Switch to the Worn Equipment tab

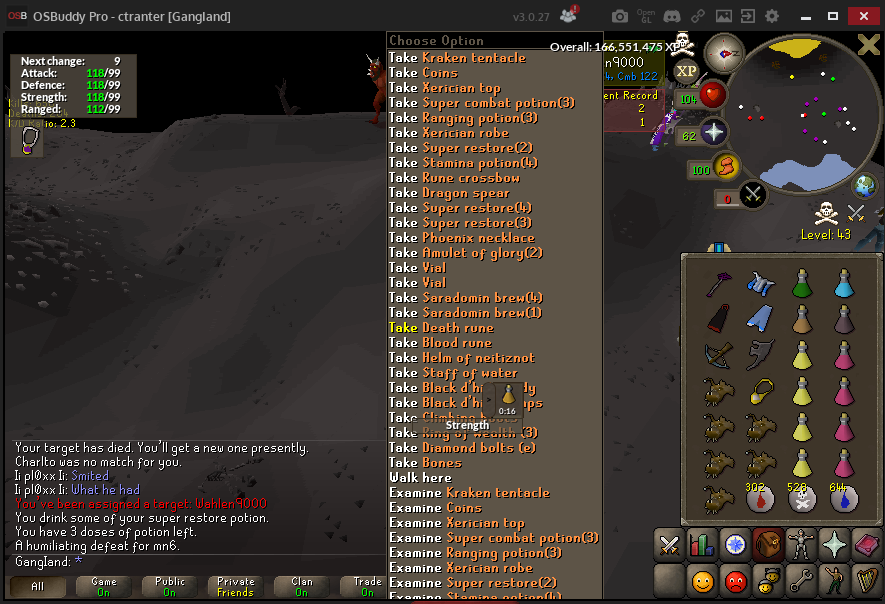coord(800,545)
